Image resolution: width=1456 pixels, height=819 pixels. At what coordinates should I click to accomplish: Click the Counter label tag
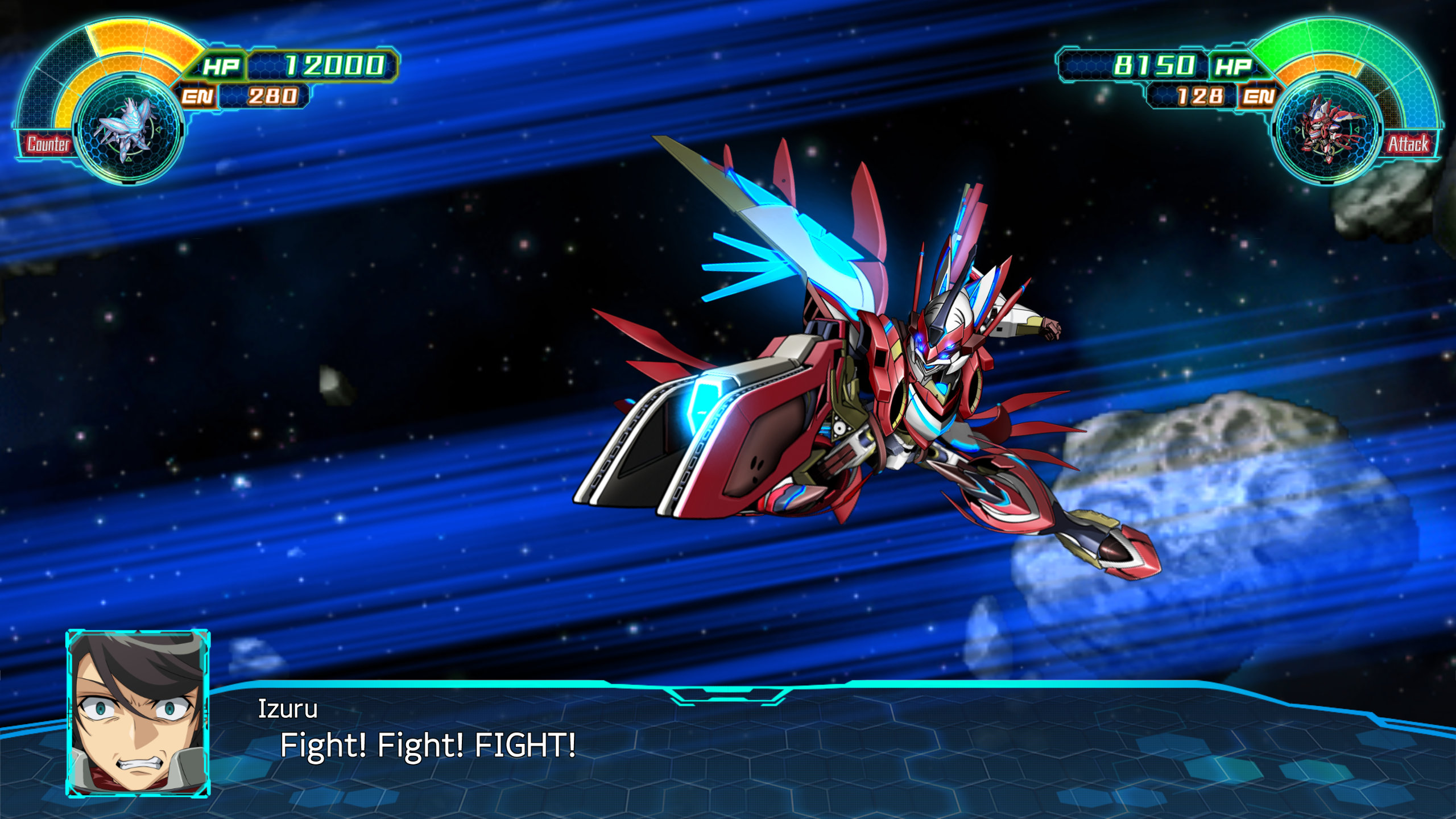pos(48,144)
